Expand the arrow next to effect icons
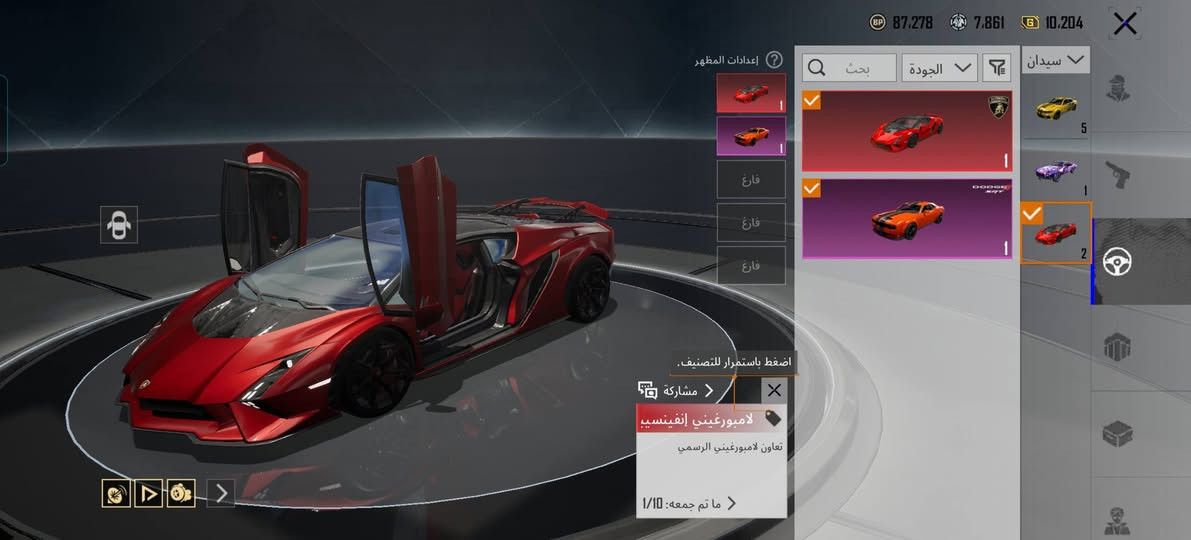 point(222,492)
